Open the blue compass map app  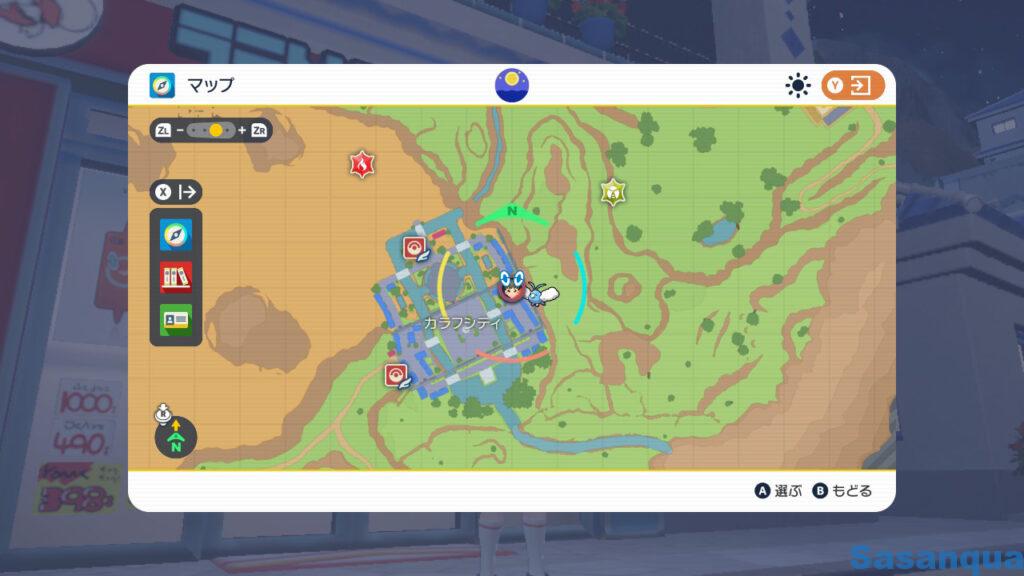176,235
